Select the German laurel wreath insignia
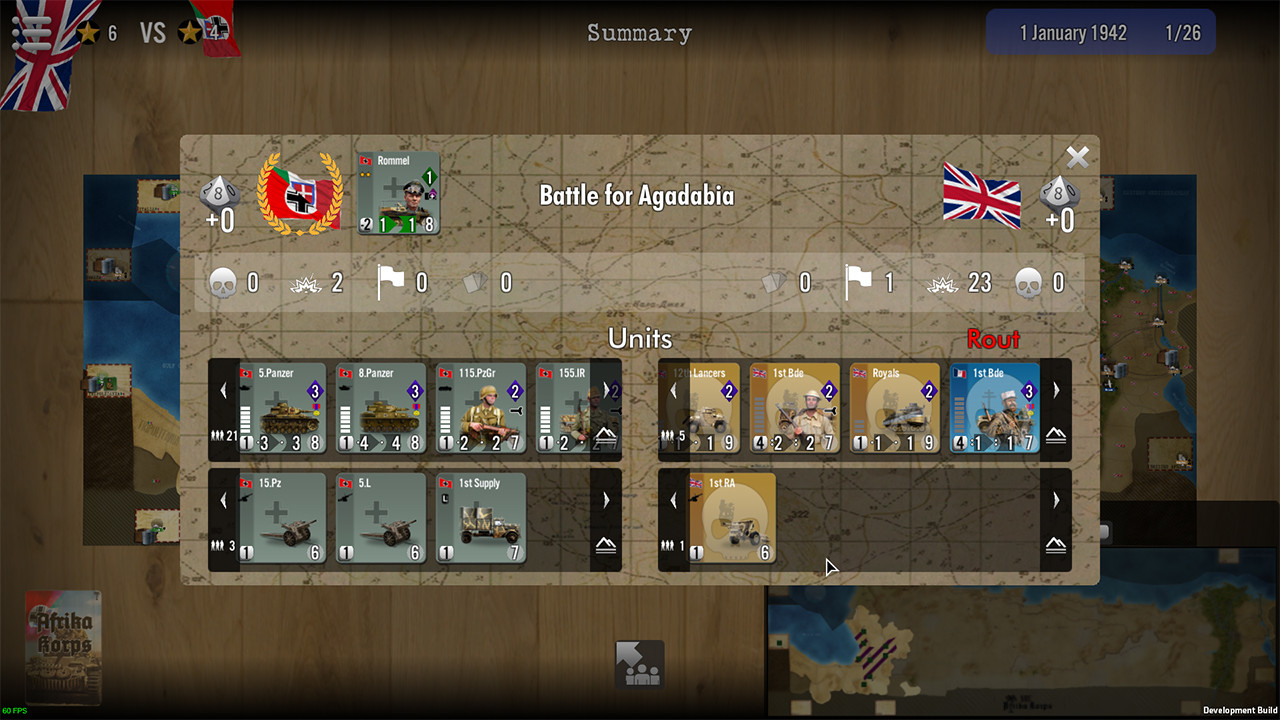 click(299, 193)
